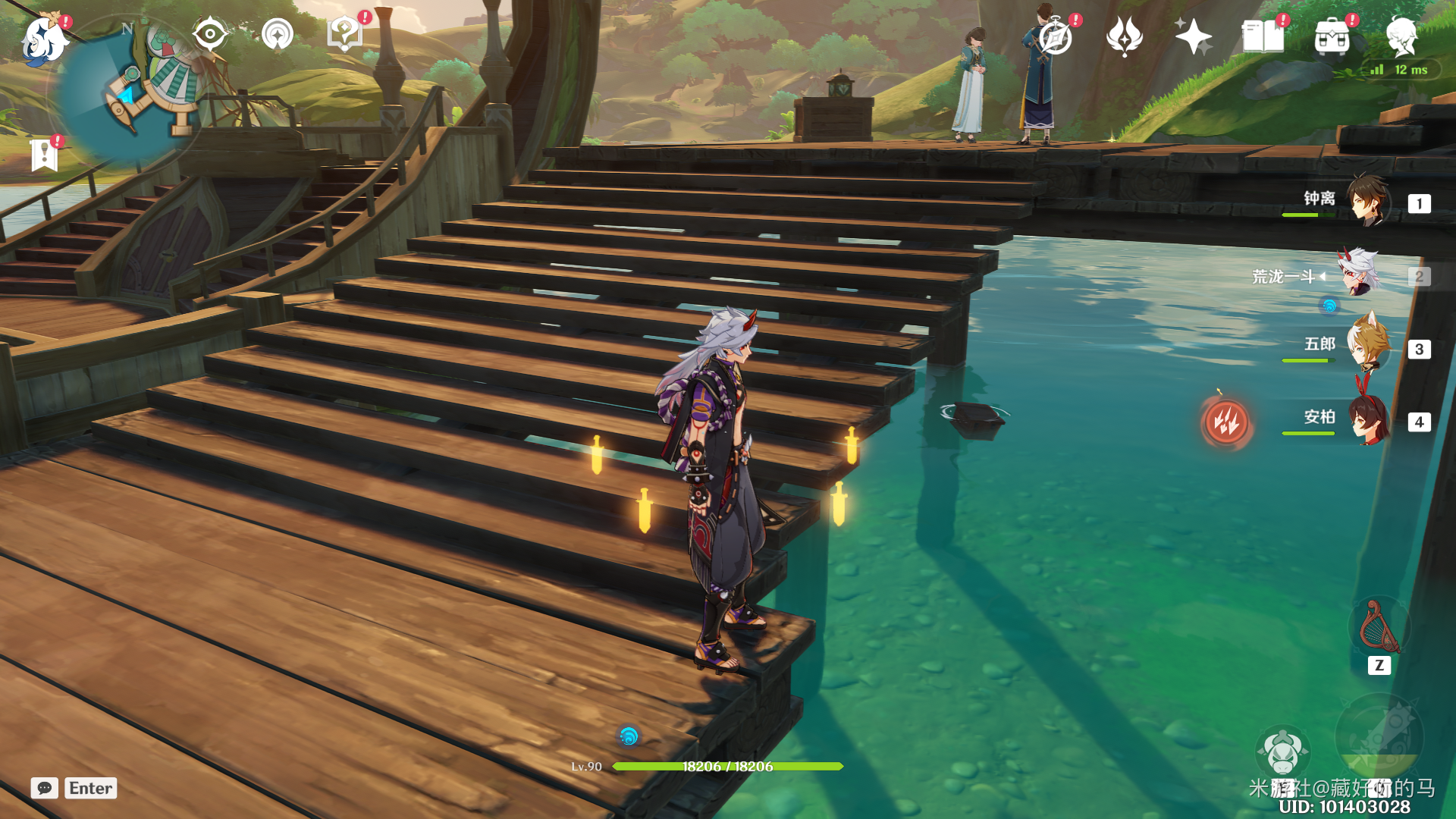Open the character profile head icon
The width and height of the screenshot is (1456, 819).
(1401, 36)
